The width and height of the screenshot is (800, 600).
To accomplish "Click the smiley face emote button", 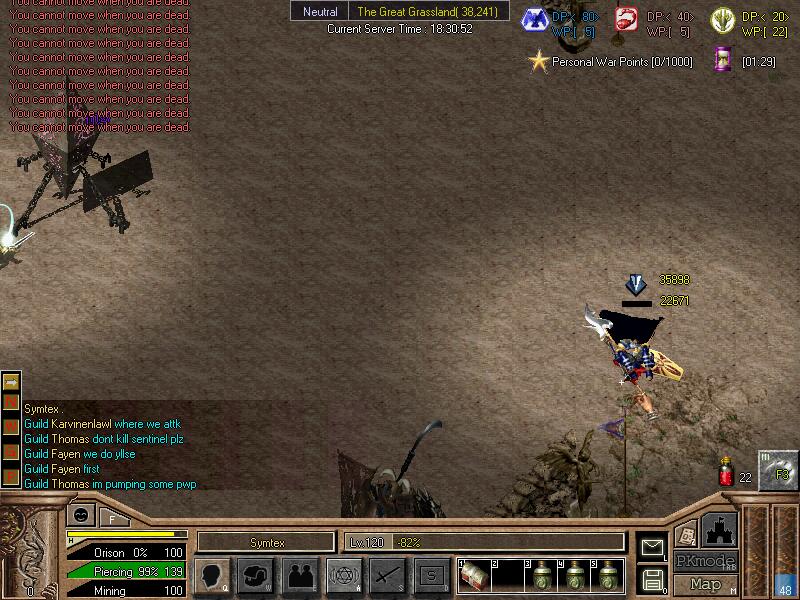I will point(79,516).
